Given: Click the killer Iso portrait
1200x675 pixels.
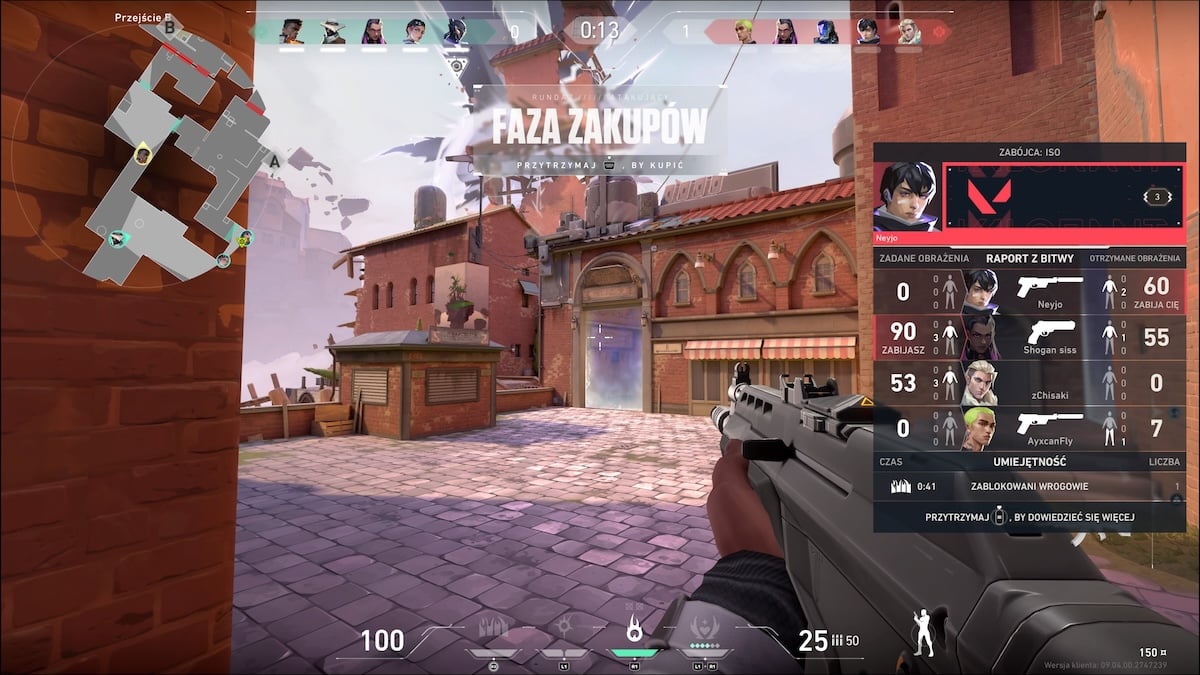Looking at the screenshot, I should [x=906, y=196].
